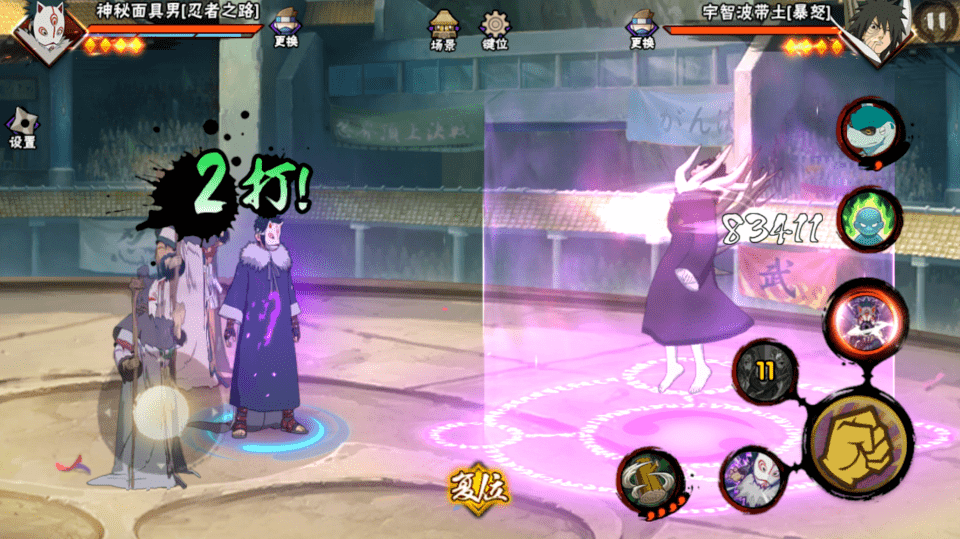Select the fox-mask player portrait
The image size is (960, 539).
(40, 30)
